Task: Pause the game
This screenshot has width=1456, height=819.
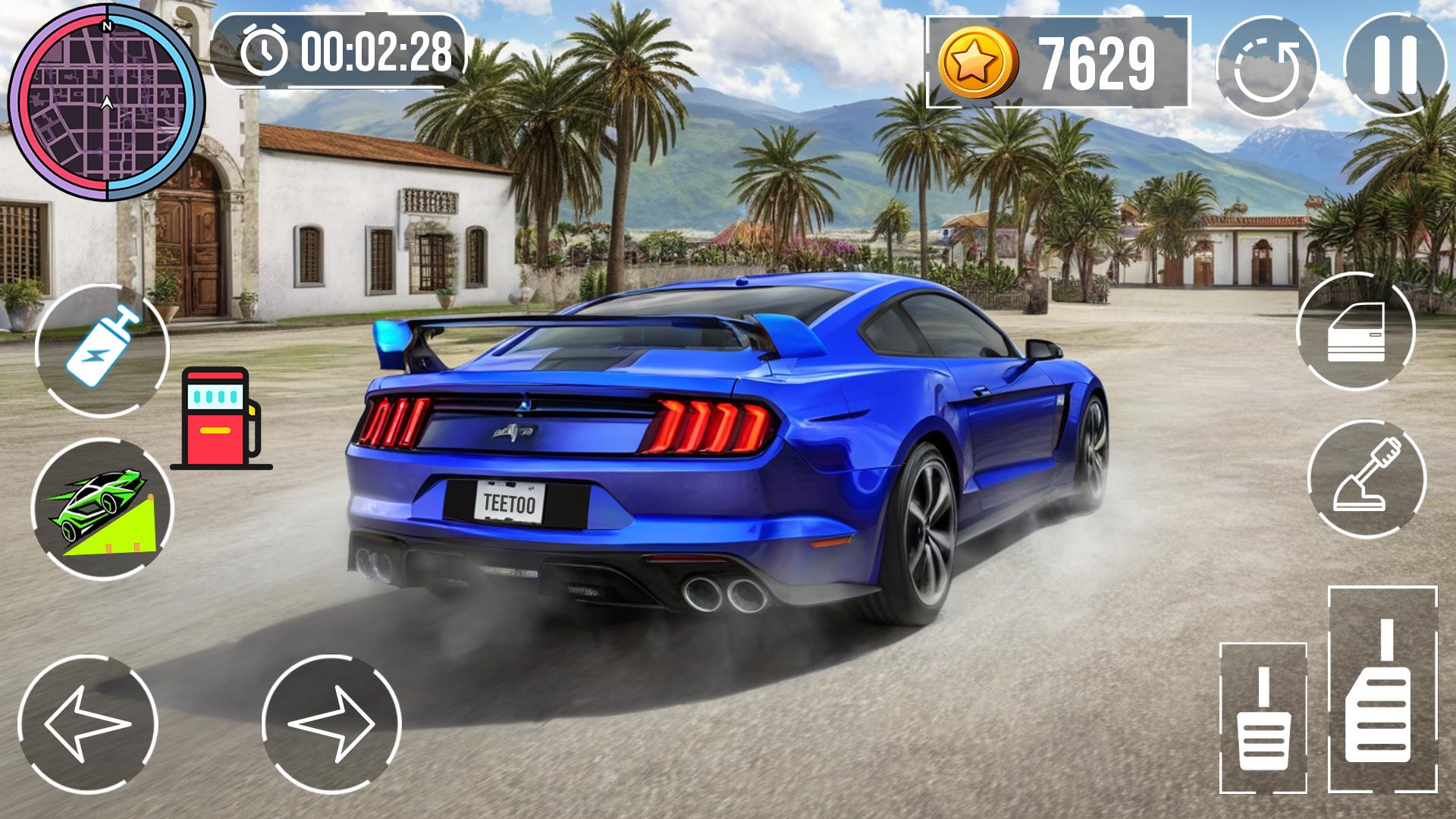Action: [x=1395, y=66]
